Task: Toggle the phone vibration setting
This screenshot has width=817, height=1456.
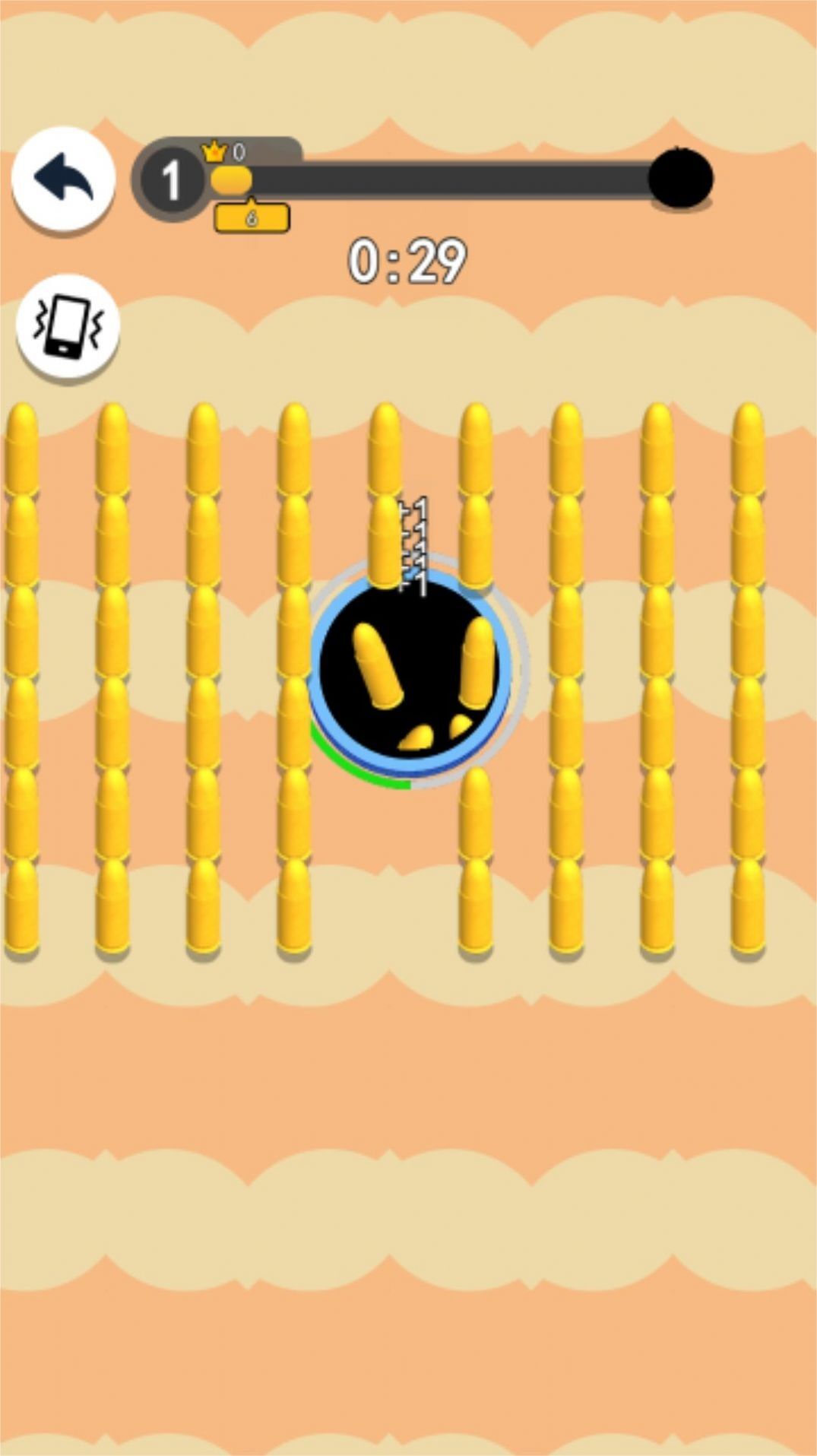Action: tap(68, 328)
